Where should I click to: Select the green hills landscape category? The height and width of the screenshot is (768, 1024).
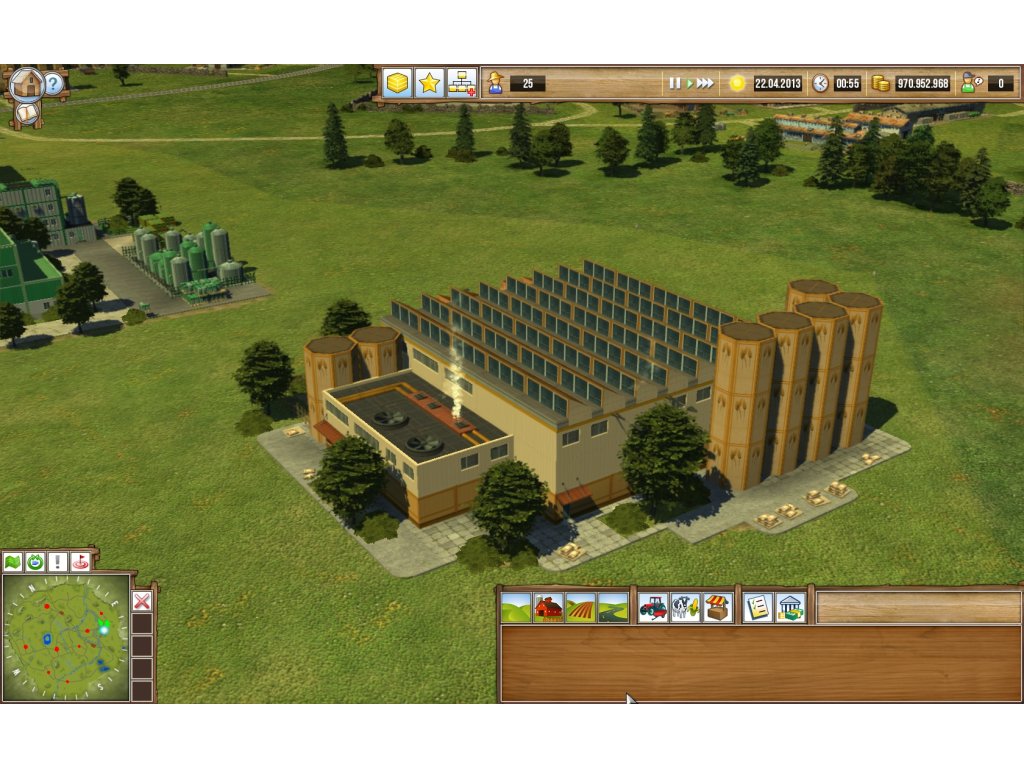pyautogui.click(x=516, y=608)
